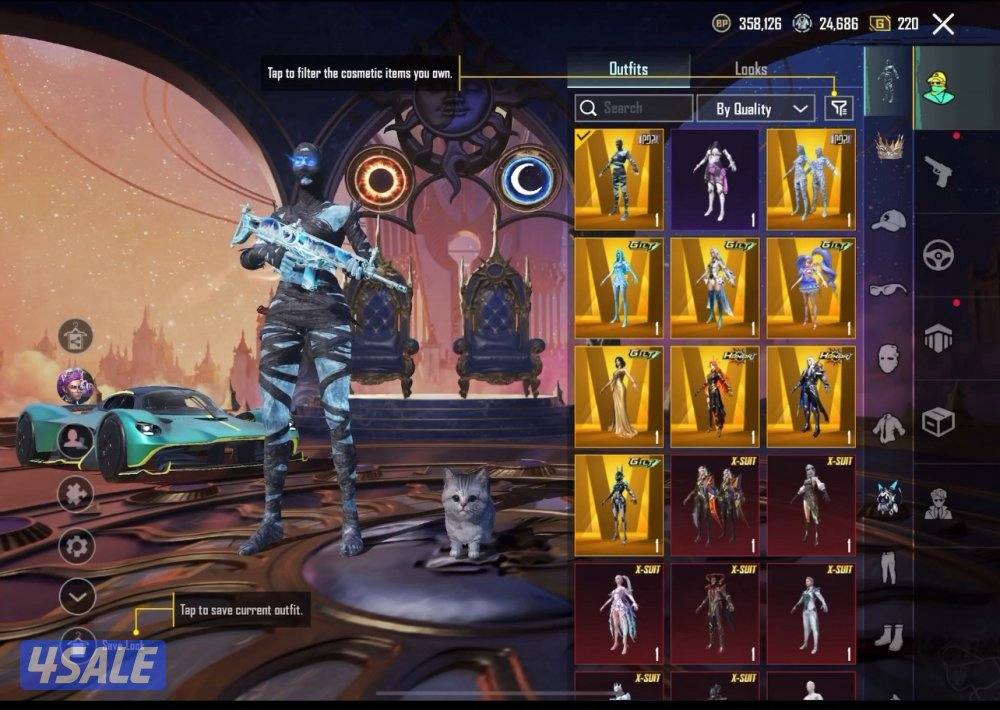
Task: Click the gear settings button
Action: [77, 546]
